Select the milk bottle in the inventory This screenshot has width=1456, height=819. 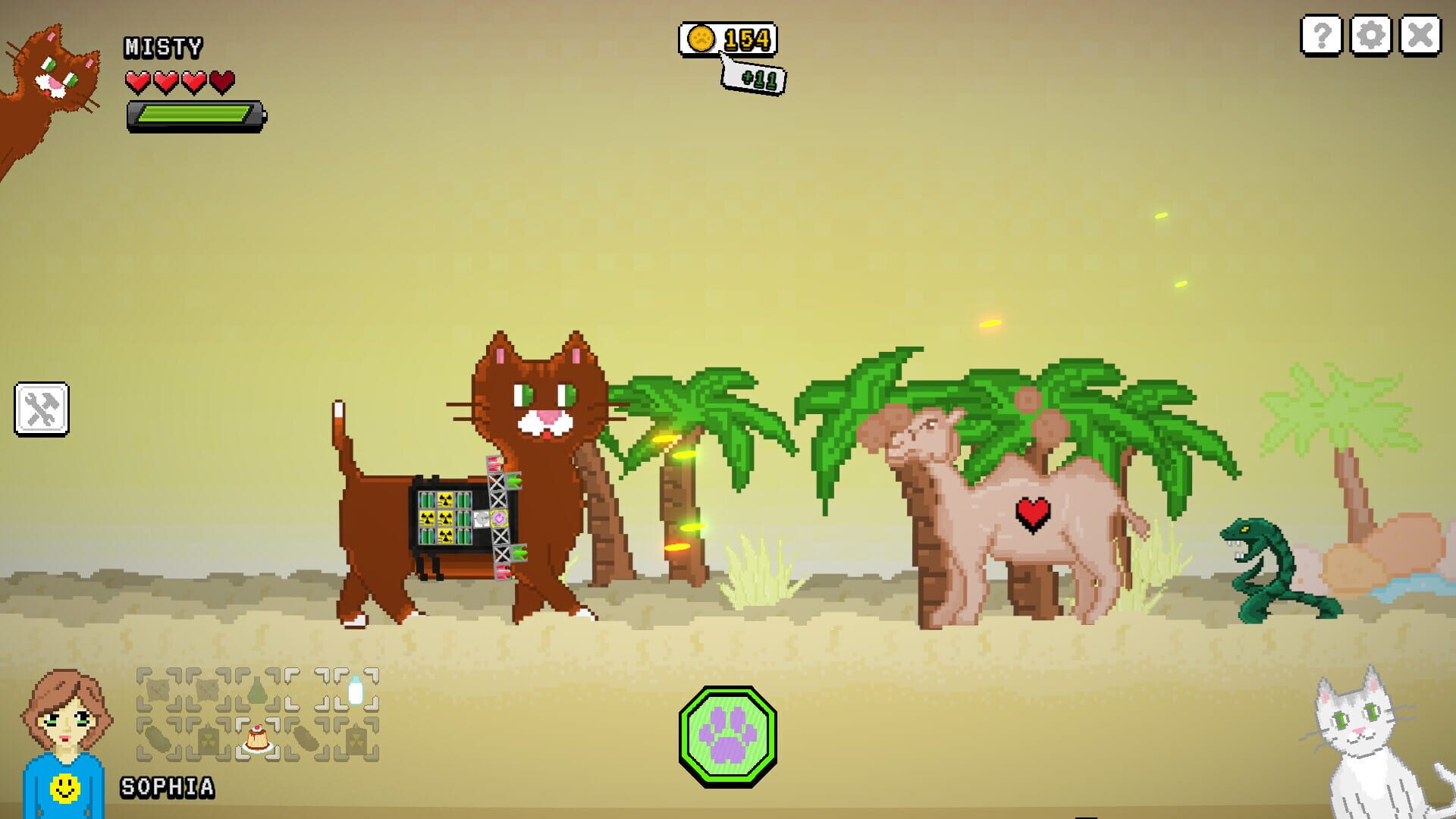pos(356,690)
